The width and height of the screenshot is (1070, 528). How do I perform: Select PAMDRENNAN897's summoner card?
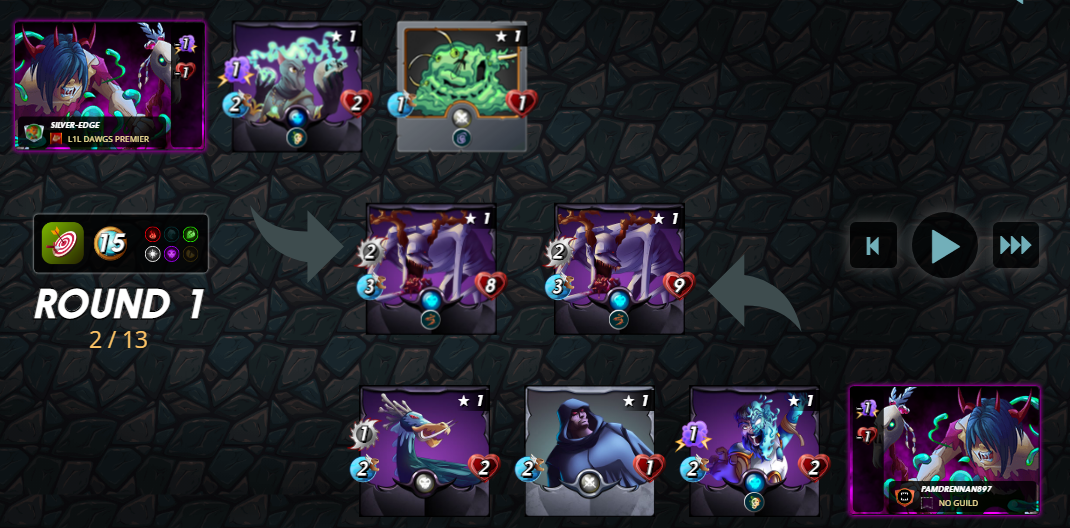pos(944,449)
